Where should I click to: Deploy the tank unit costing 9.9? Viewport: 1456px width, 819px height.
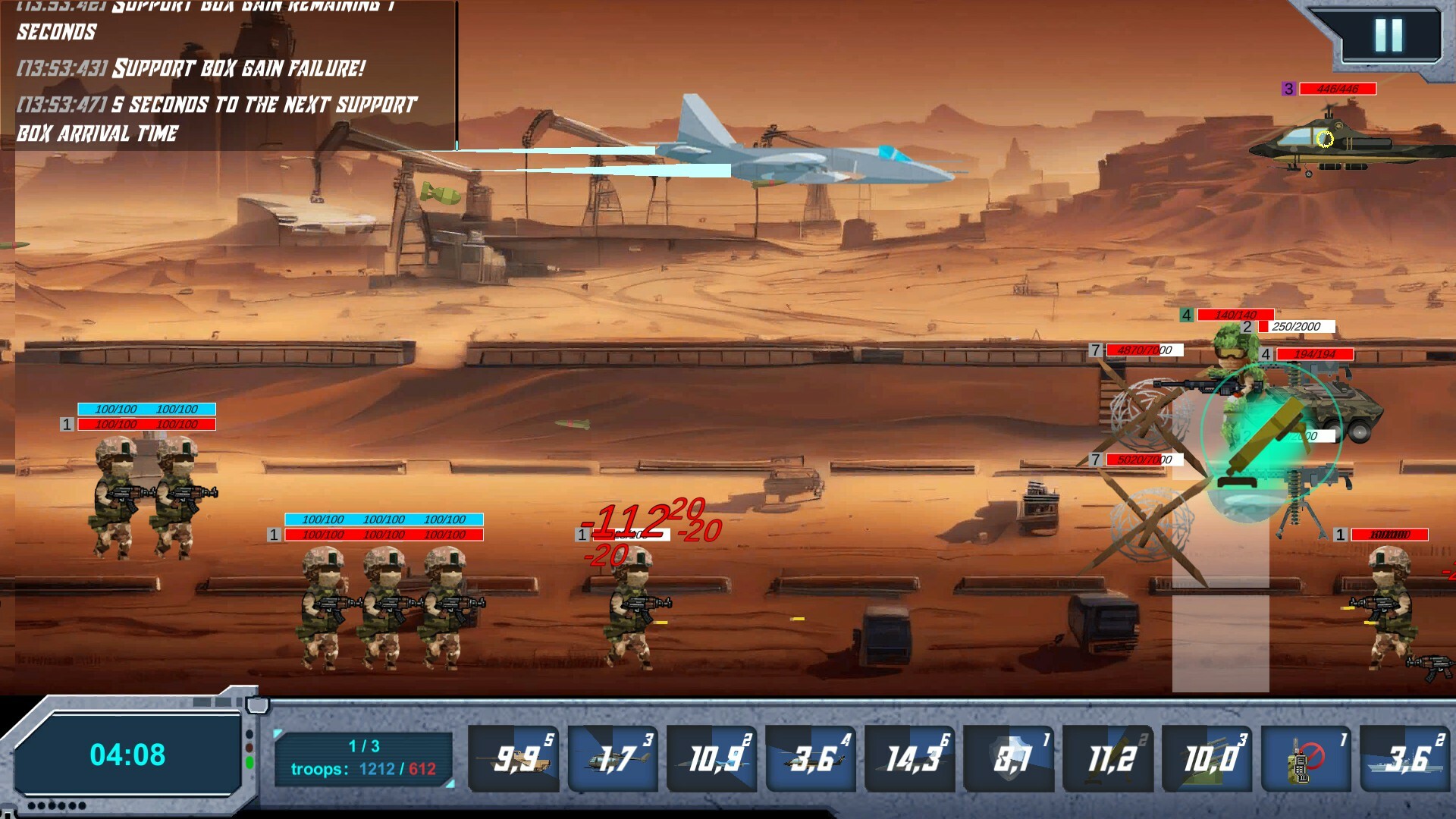[x=513, y=757]
